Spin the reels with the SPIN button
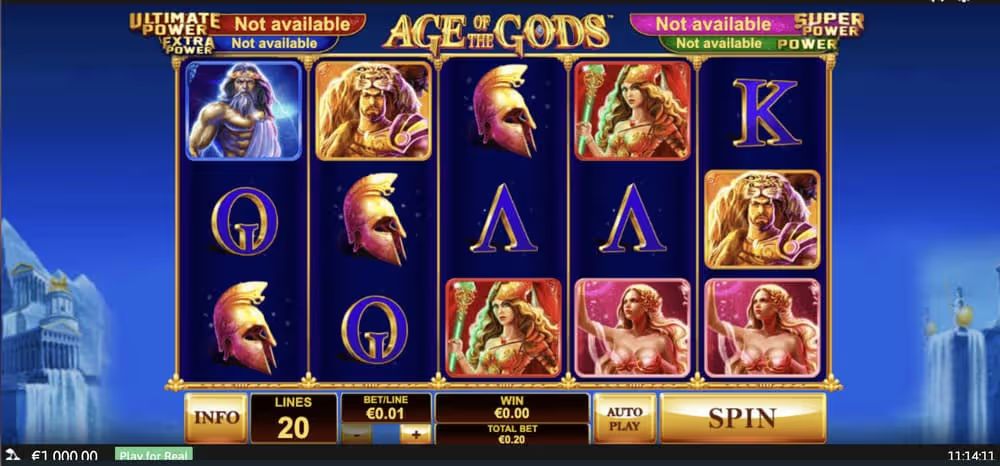Screen dimensions: 1000x466 point(742,417)
